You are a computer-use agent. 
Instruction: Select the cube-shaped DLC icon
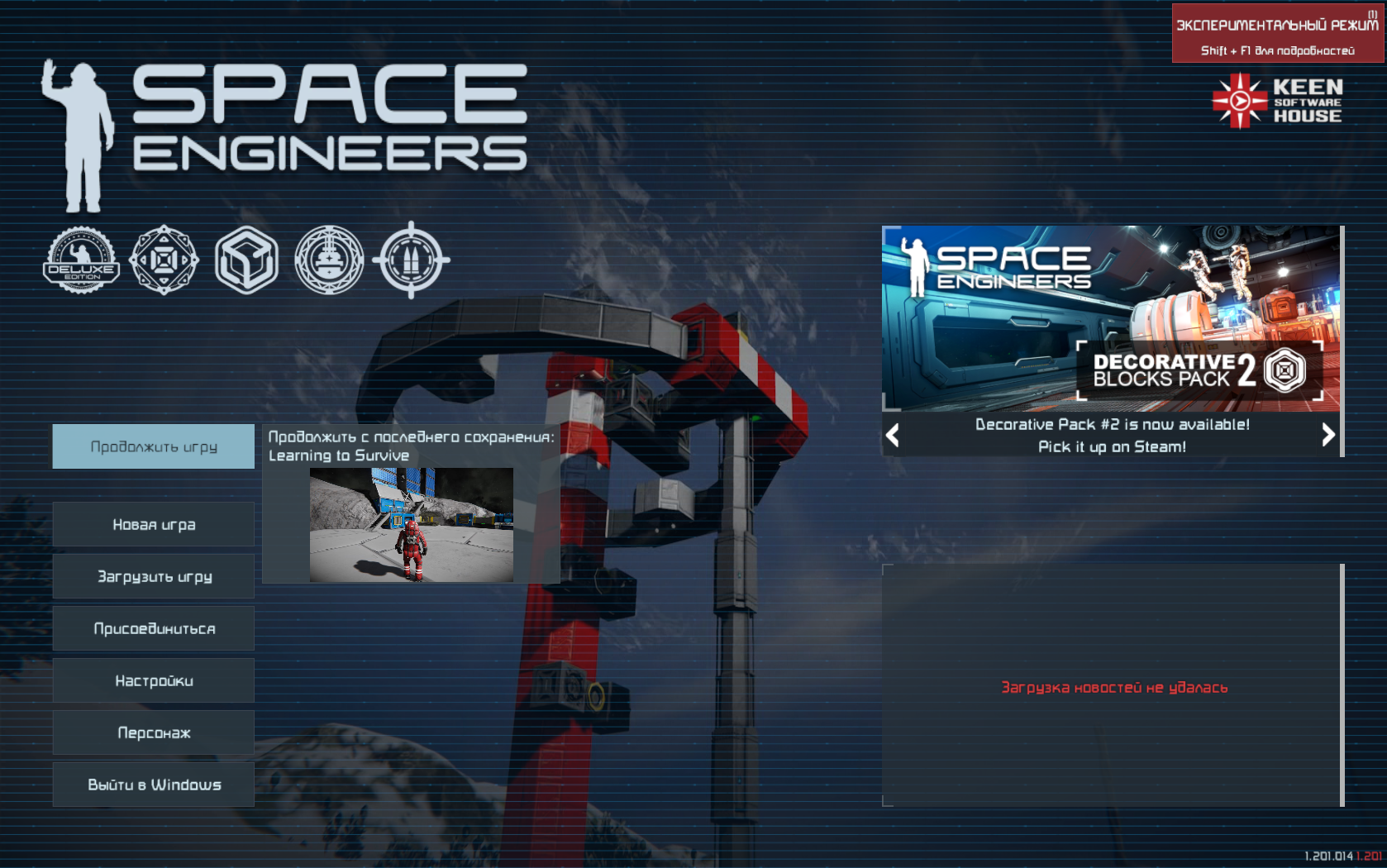pos(246,260)
